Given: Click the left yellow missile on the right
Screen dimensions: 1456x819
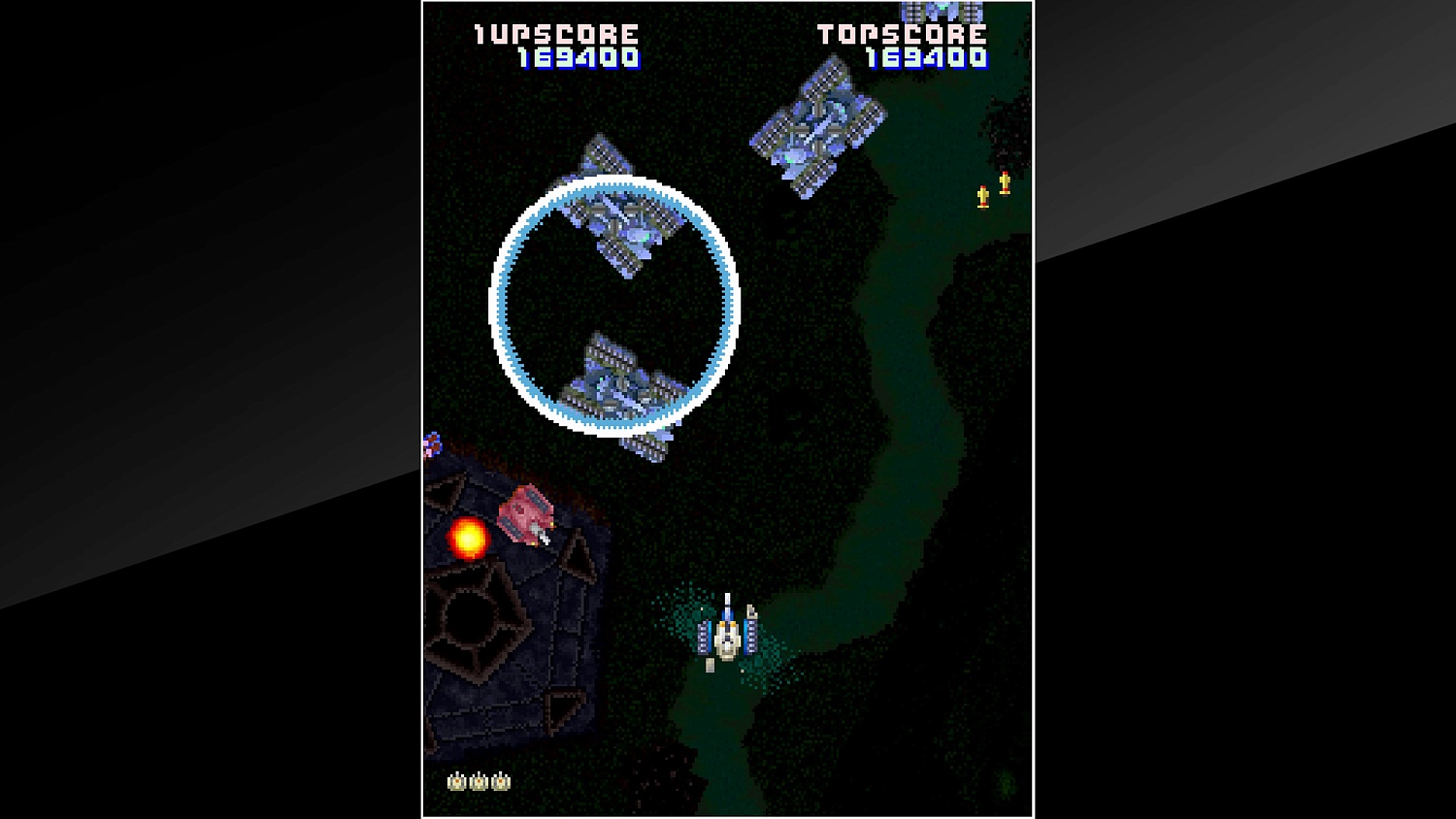Looking at the screenshot, I should (982, 196).
